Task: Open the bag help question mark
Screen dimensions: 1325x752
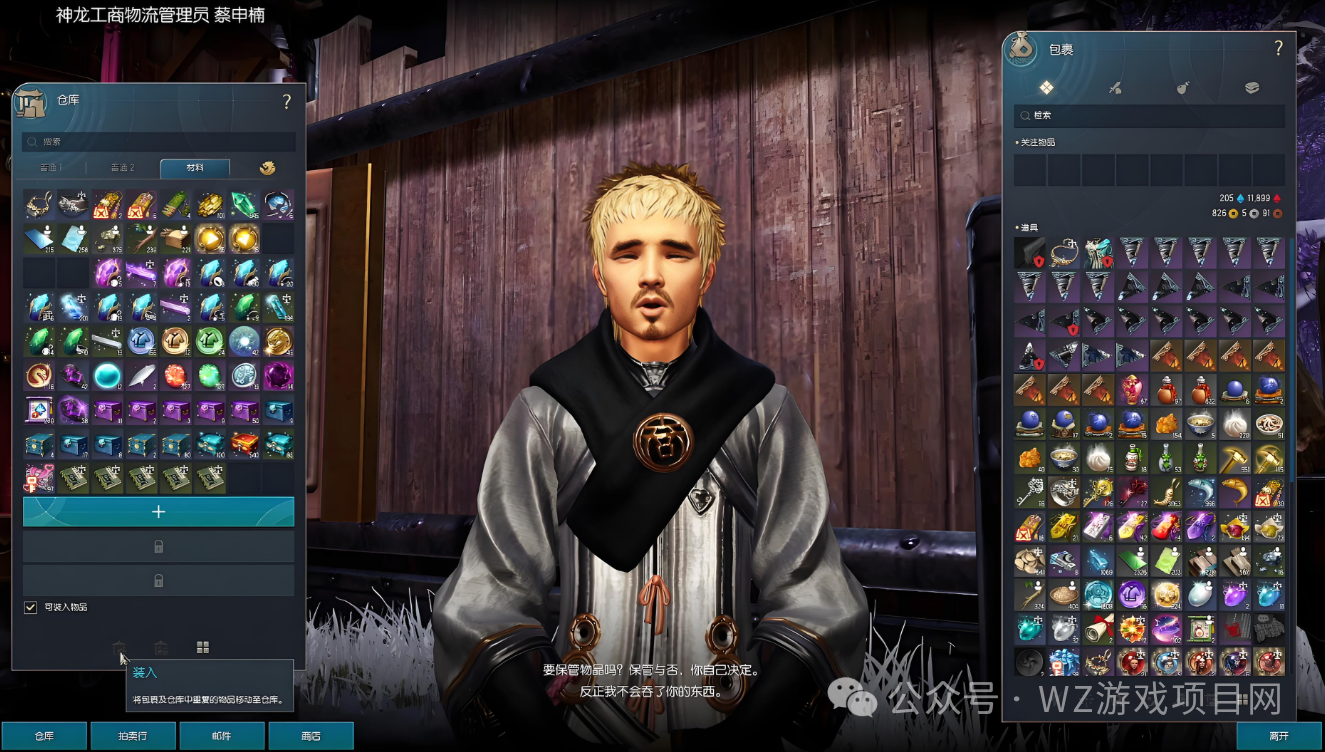Action: click(x=1278, y=48)
